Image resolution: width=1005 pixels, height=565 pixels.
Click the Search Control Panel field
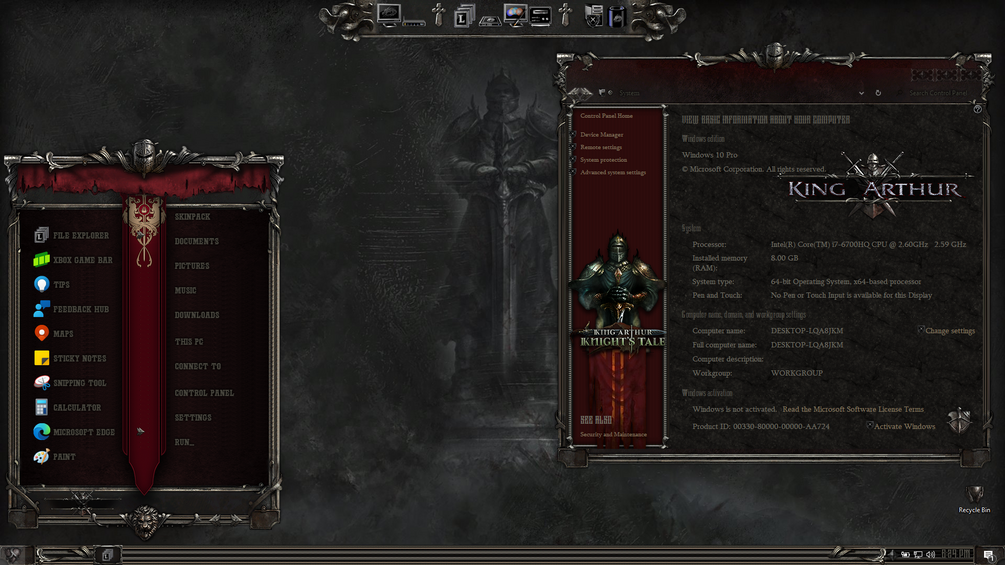pos(937,93)
